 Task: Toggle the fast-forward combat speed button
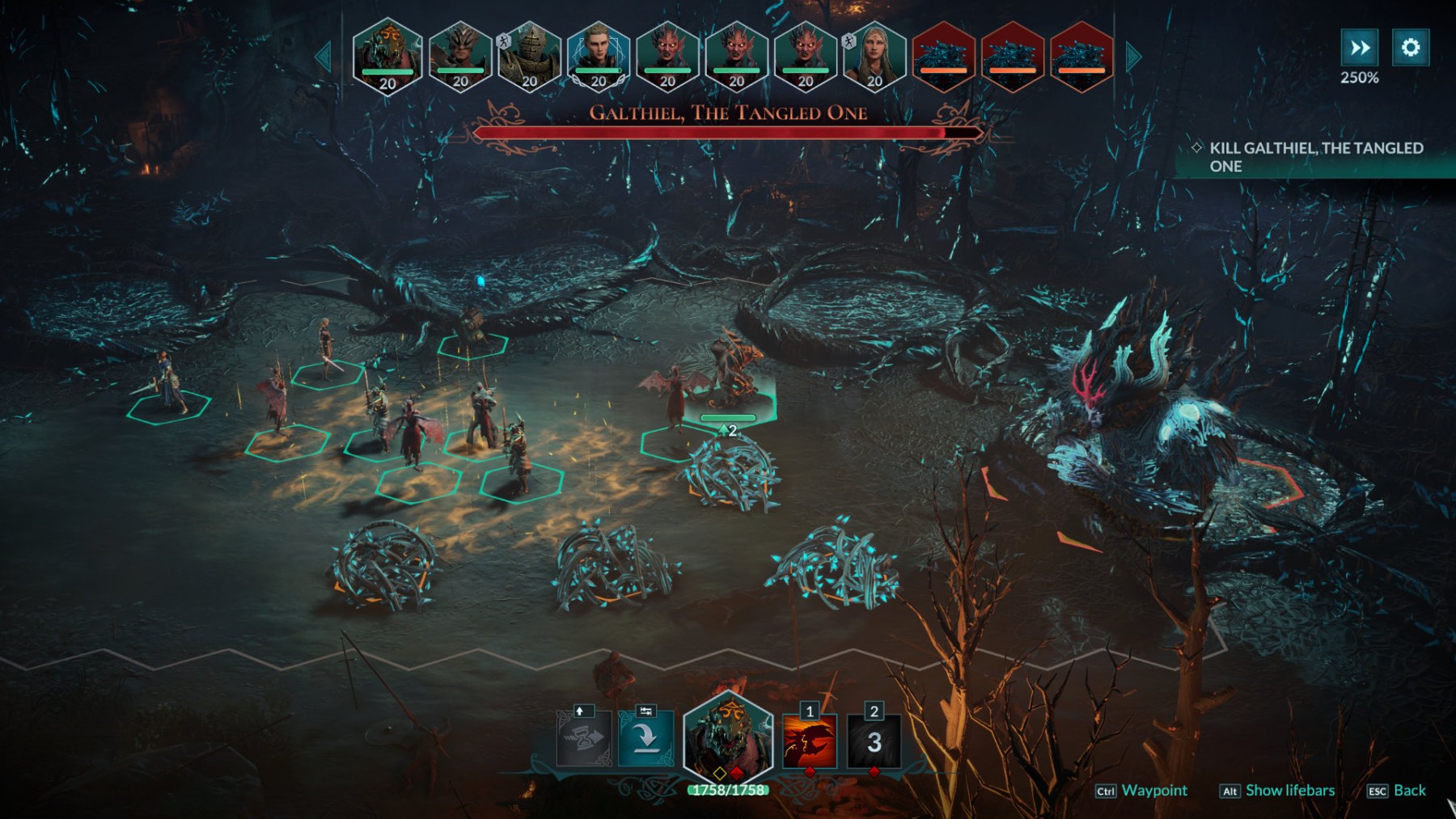(1360, 48)
